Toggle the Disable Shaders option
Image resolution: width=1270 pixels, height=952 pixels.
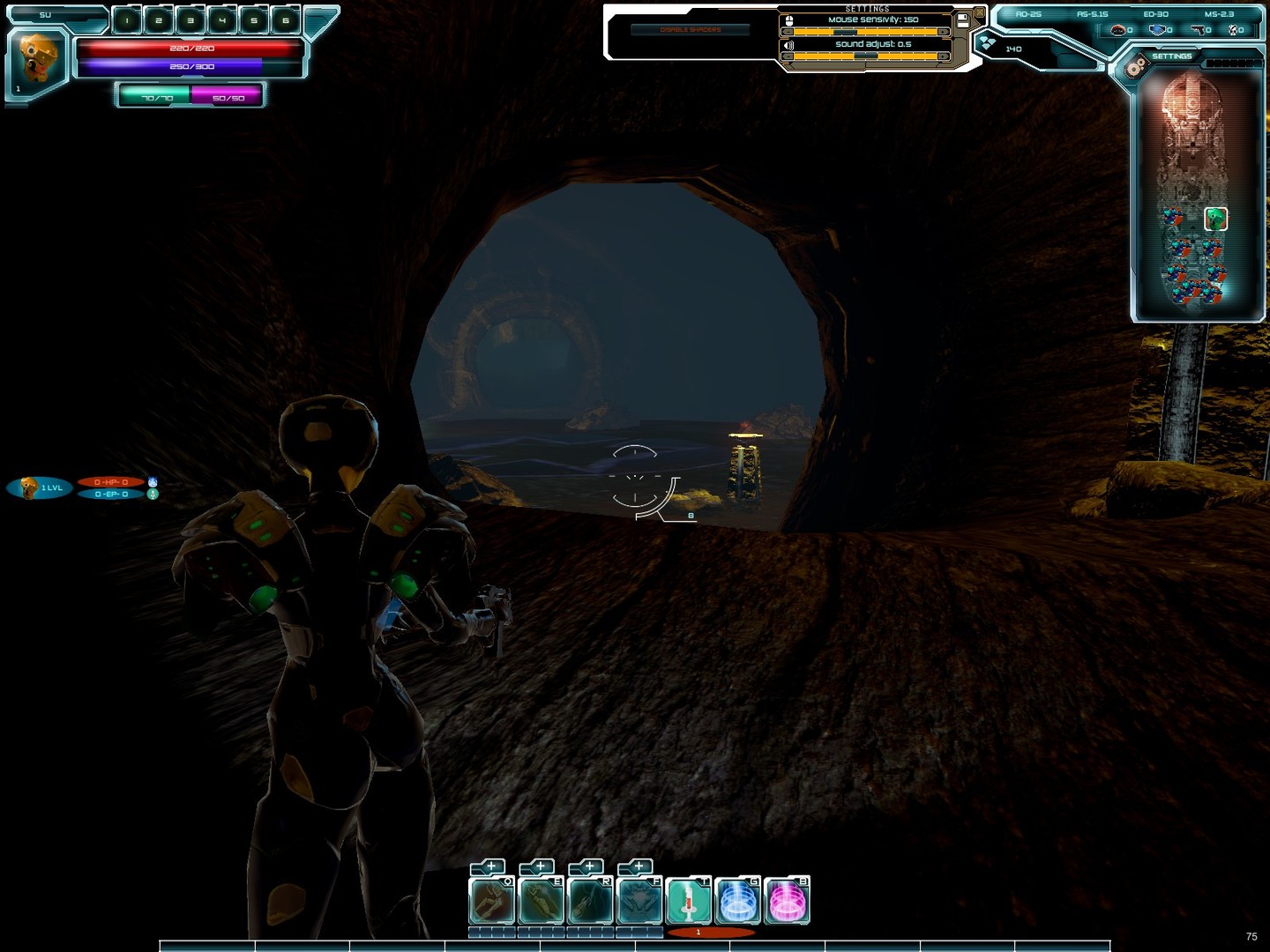click(690, 29)
